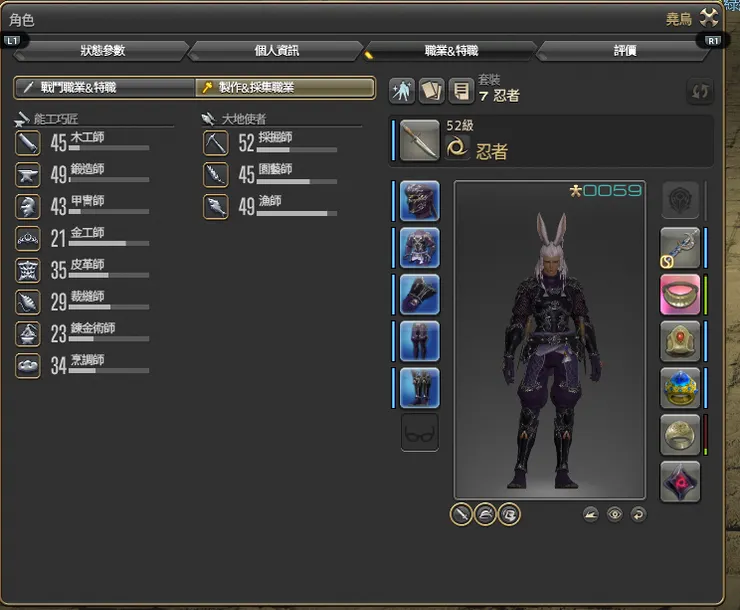
Task: Select the 戰鬥職業&特職 sub-tab
Action: (x=103, y=88)
